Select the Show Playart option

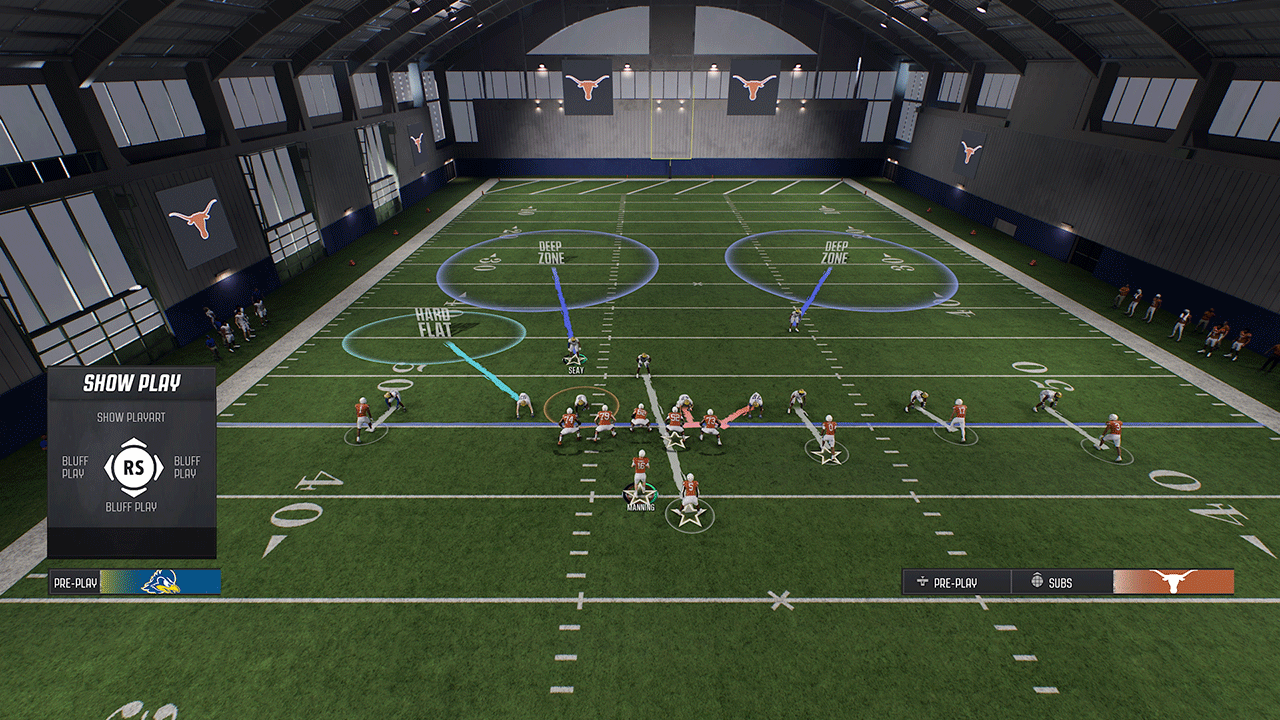tap(131, 417)
